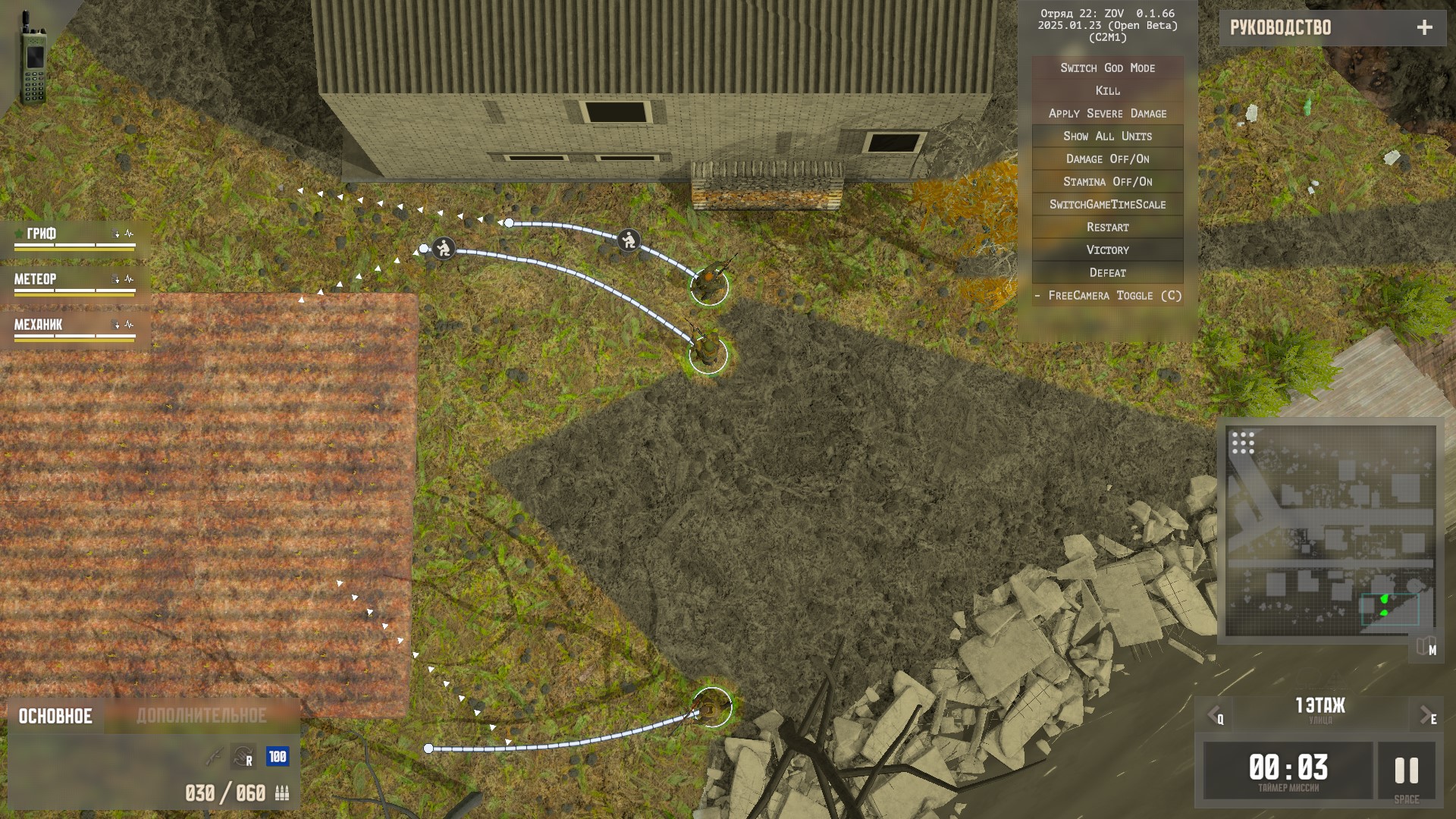Choose Show All Units
The height and width of the screenshot is (819, 1456).
click(x=1107, y=136)
